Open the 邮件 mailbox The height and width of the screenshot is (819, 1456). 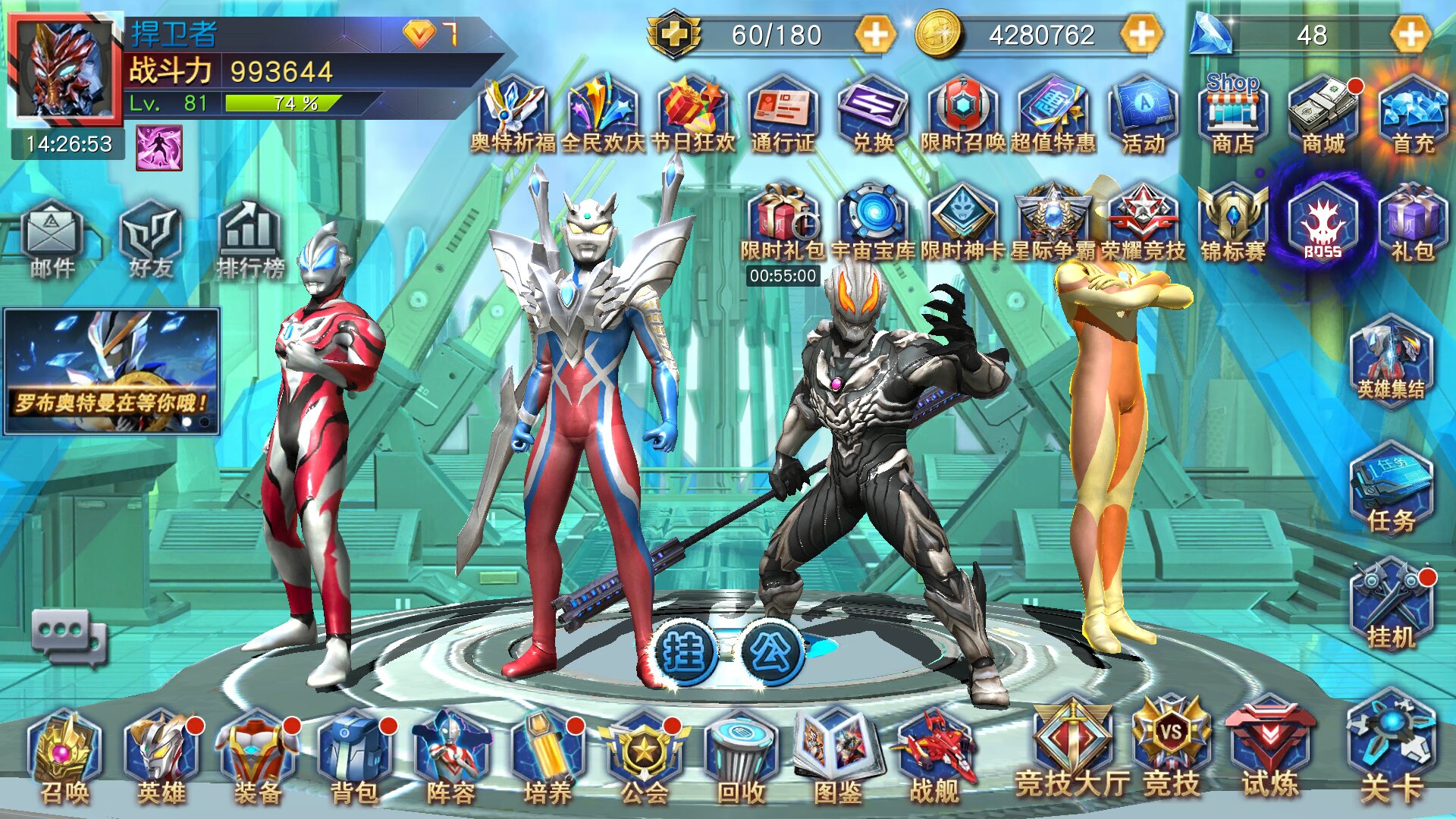[52, 239]
